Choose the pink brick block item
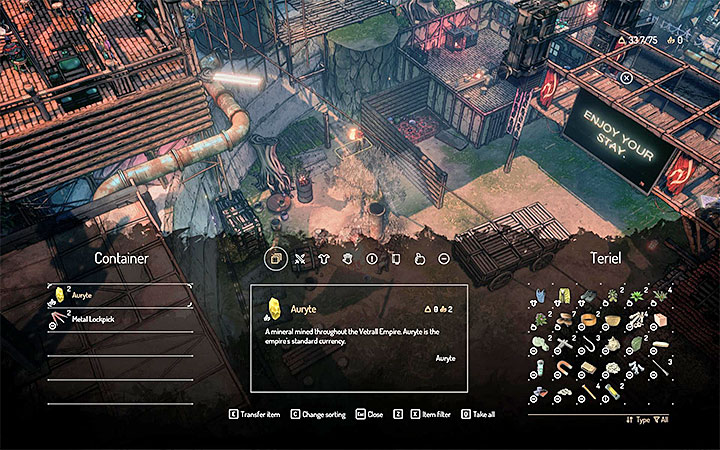This screenshot has height=450, width=720. pos(661,321)
